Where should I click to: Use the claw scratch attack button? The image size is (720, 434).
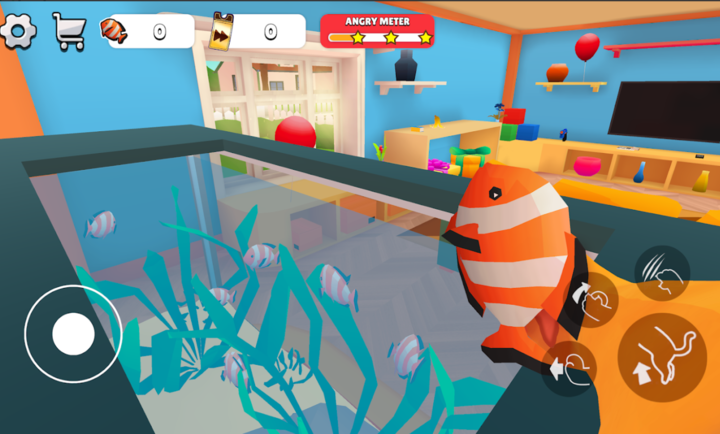pyautogui.click(x=661, y=273)
